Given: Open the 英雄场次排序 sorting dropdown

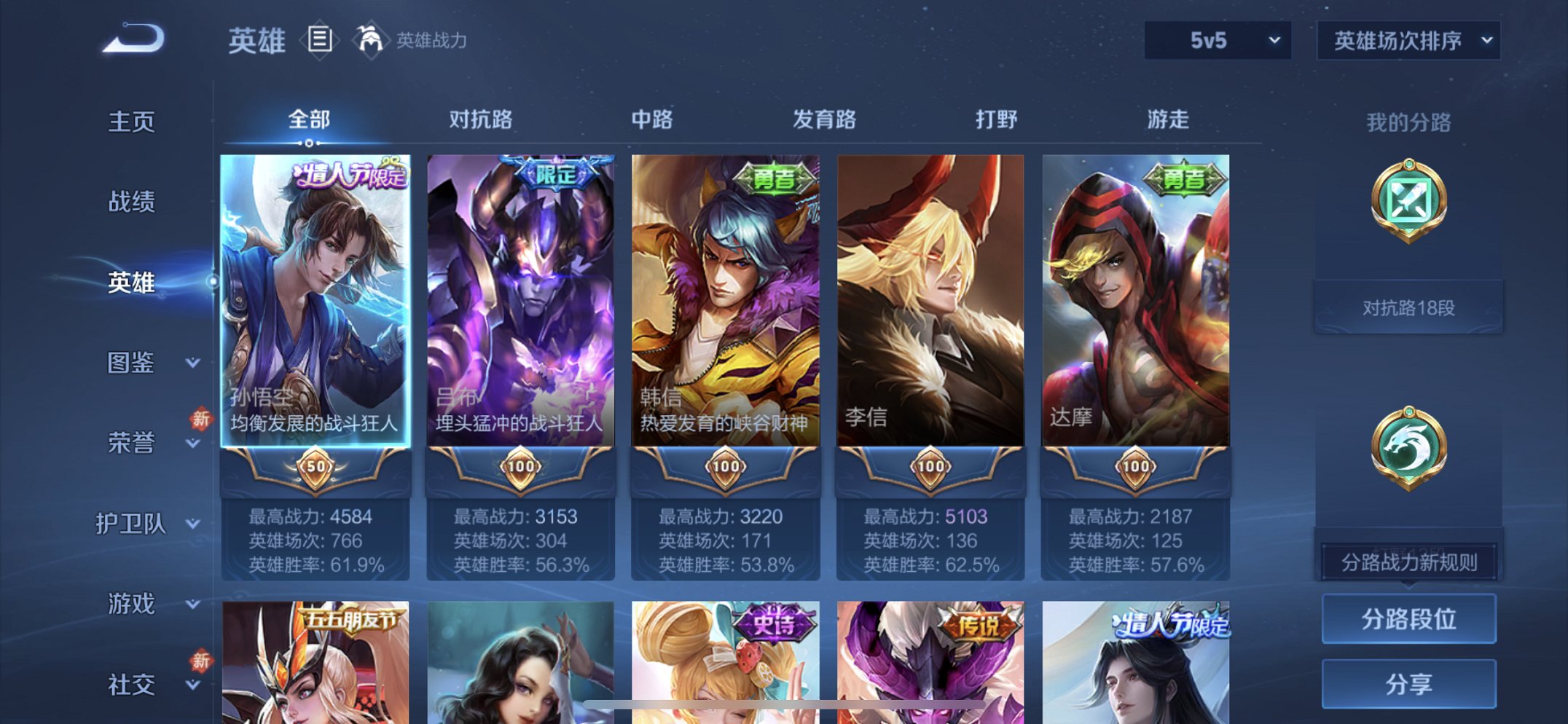Looking at the screenshot, I should coord(1406,42).
